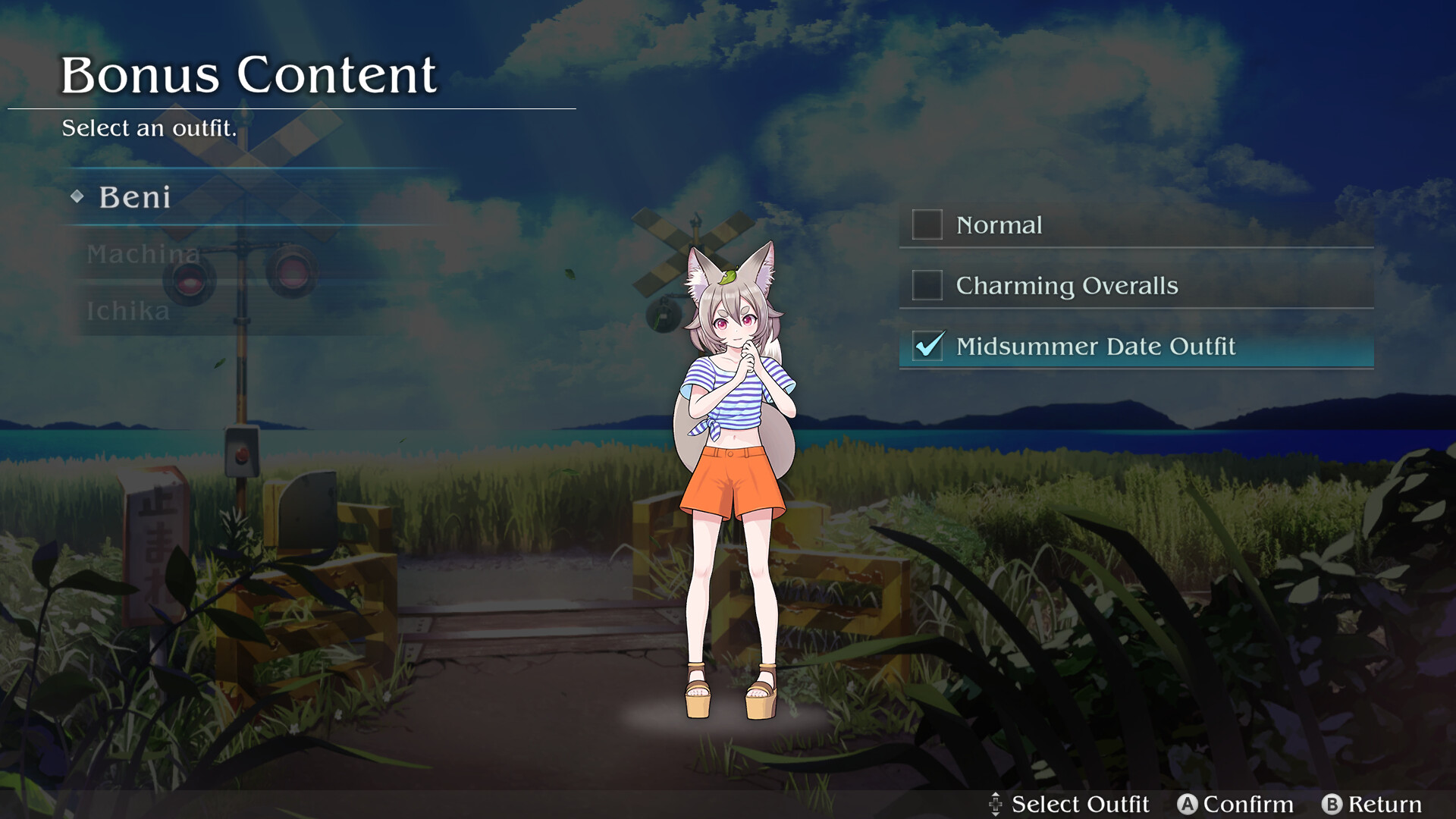Check the Charming Overalls checkbox
Screen dimensions: 1456x819
click(926, 286)
